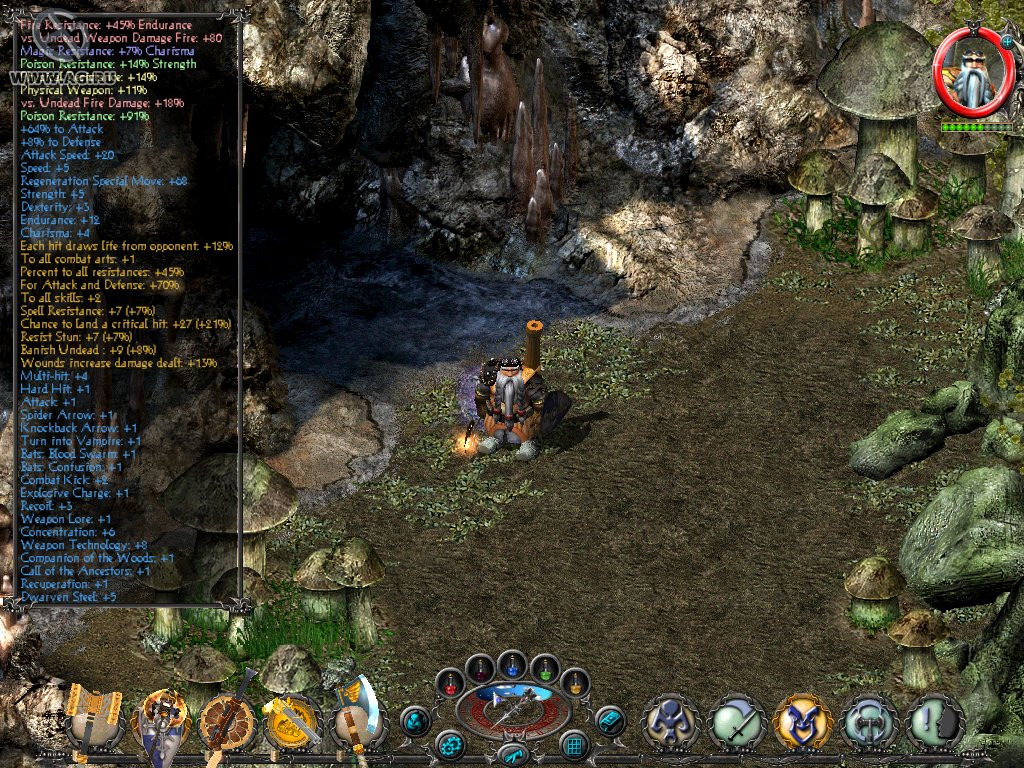Use the orange potion
Screen dimensions: 1024x768
click(575, 683)
